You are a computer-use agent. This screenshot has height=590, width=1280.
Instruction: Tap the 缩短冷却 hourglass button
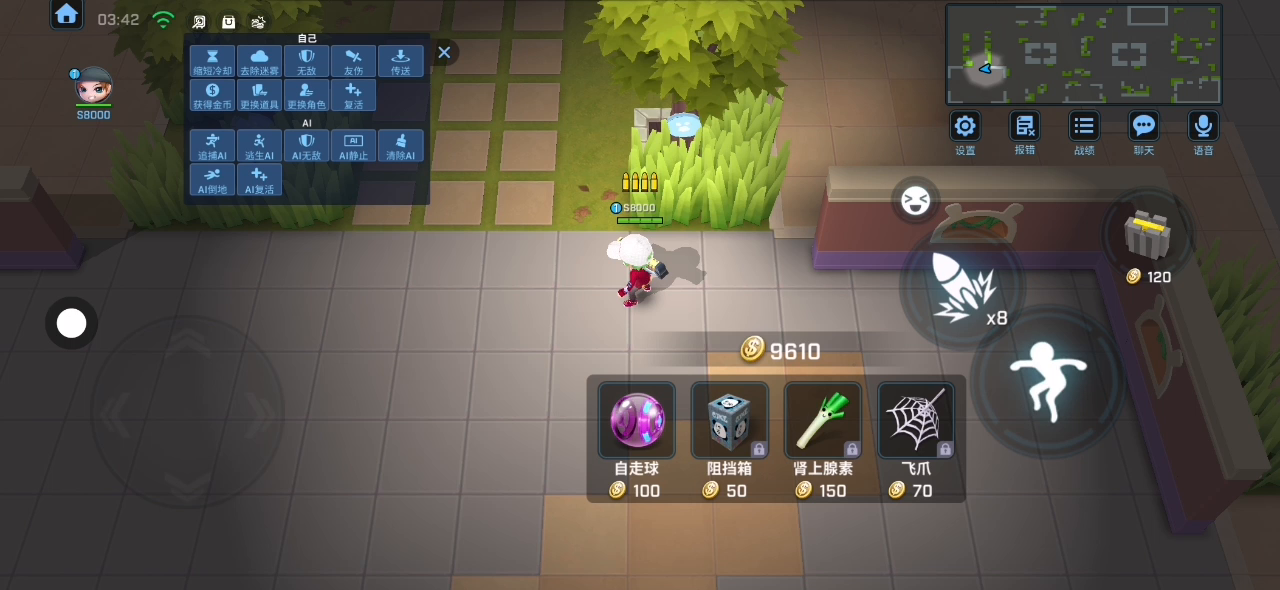tap(212, 61)
